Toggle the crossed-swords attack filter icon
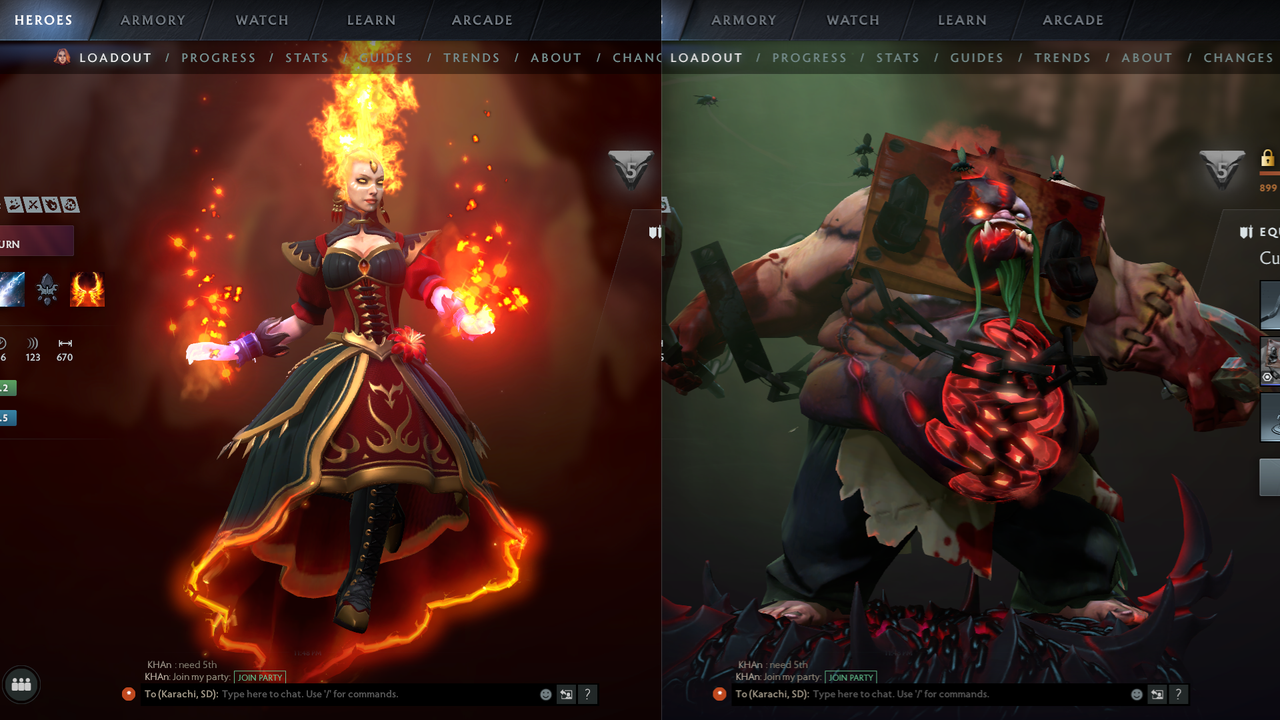The image size is (1280, 720). click(x=33, y=205)
